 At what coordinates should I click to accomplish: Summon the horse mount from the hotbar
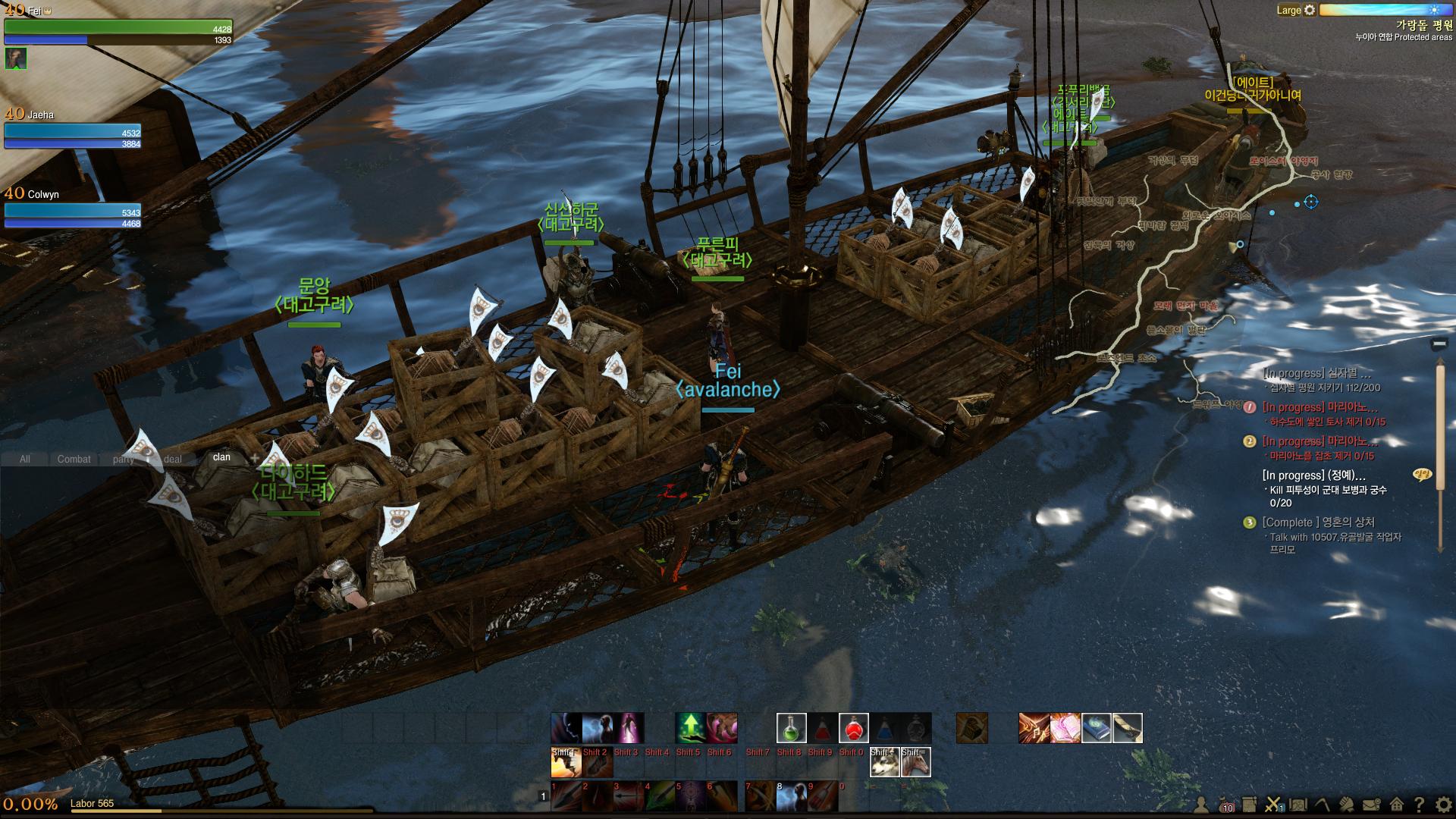click(915, 762)
